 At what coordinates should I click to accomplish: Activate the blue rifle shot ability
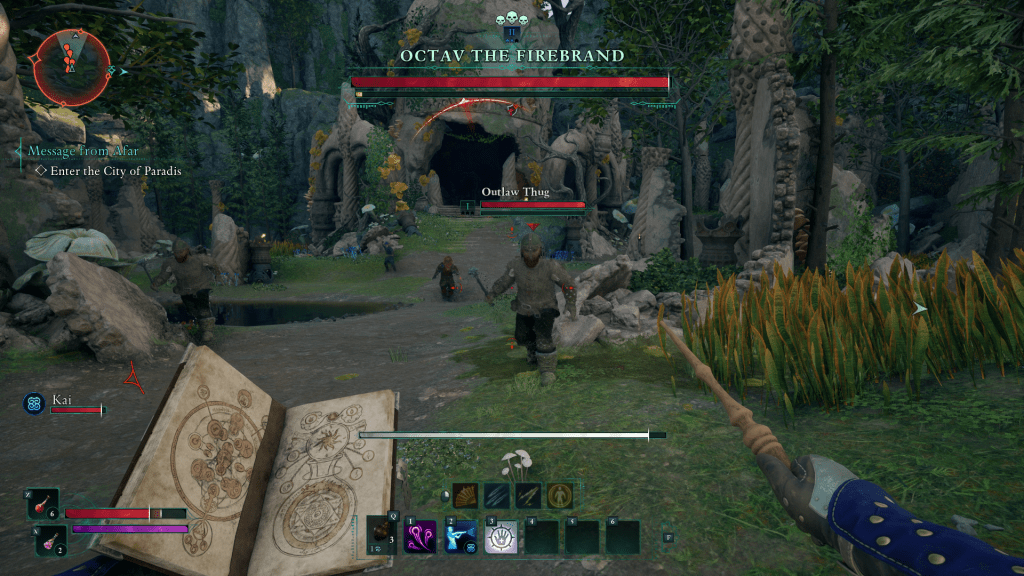461,537
